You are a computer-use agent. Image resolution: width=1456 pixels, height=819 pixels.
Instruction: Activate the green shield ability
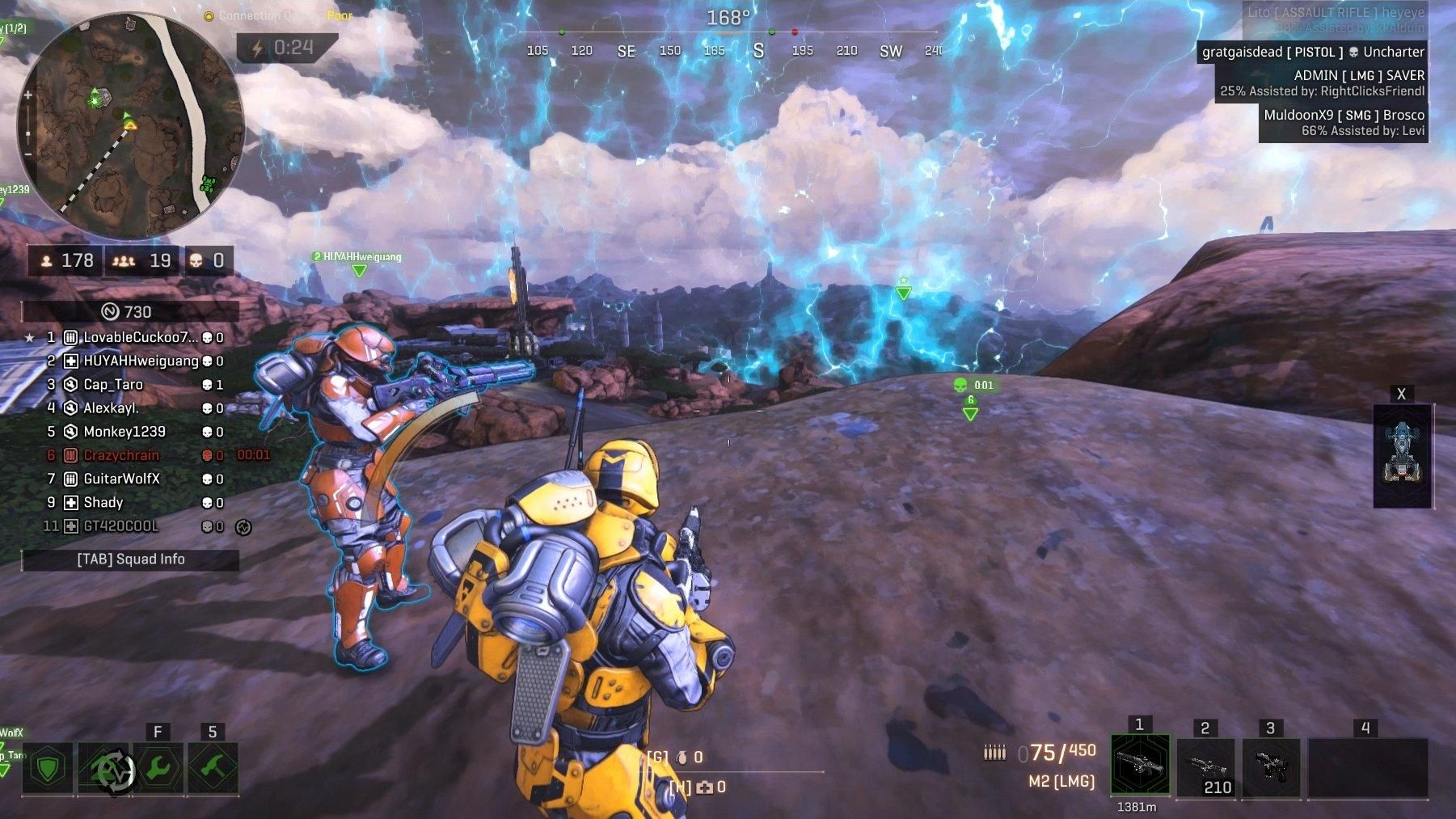pos(48,769)
